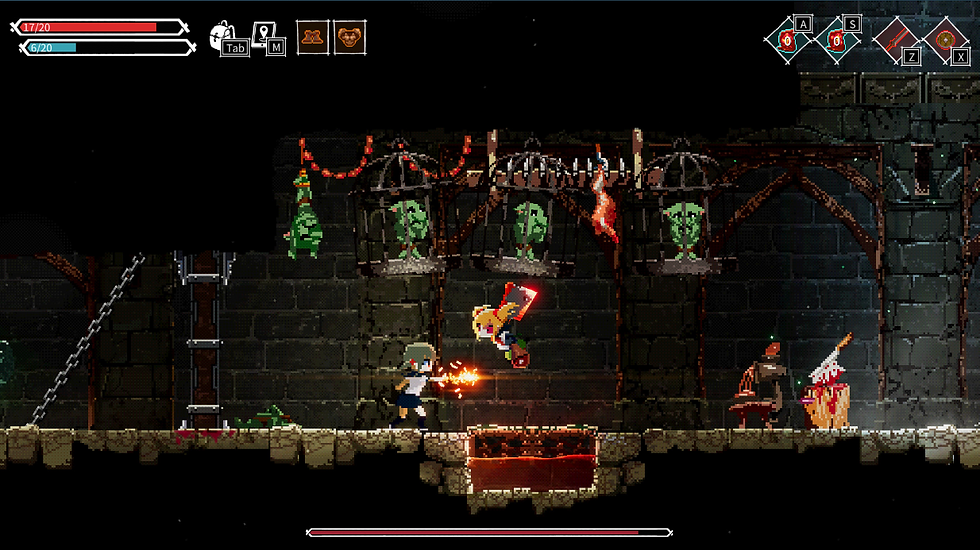980x550 pixels.
Task: Use the red item slot marked A
Action: [x=788, y=40]
